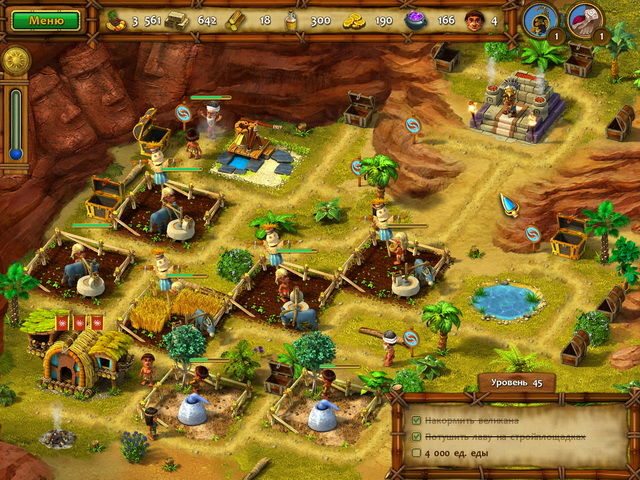Image resolution: width=640 pixels, height=480 pixels.
Task: Select the dark-haired worker portrait
Action: 540,18
